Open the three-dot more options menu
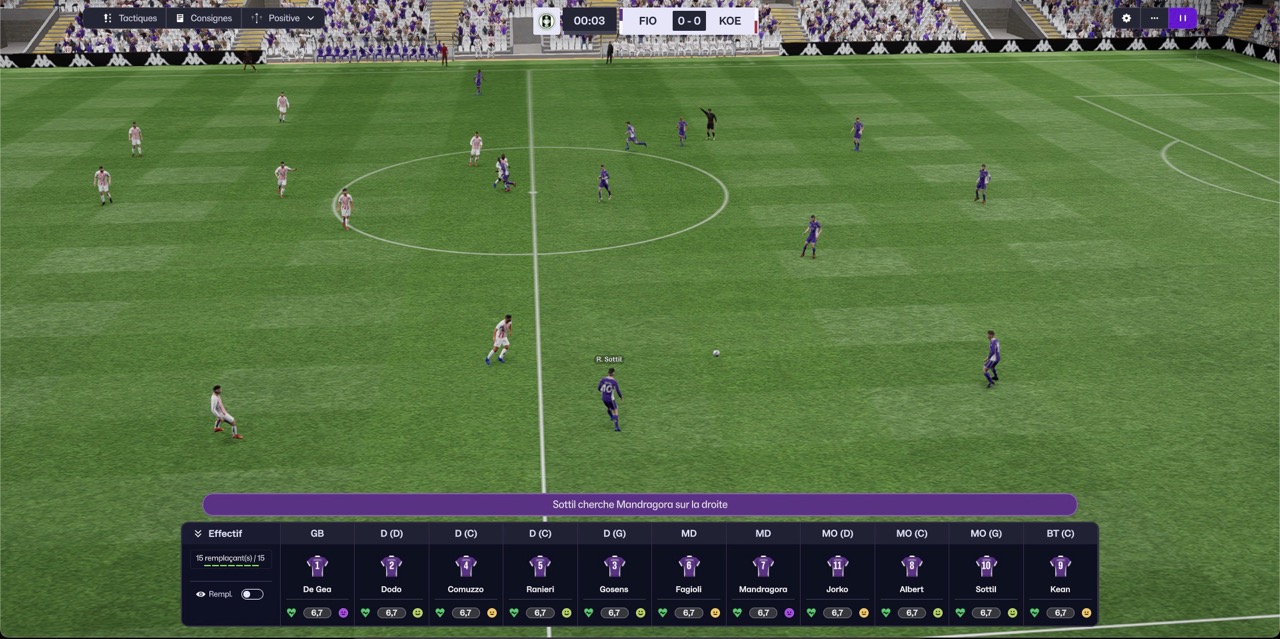This screenshot has width=1280, height=639. (1154, 18)
